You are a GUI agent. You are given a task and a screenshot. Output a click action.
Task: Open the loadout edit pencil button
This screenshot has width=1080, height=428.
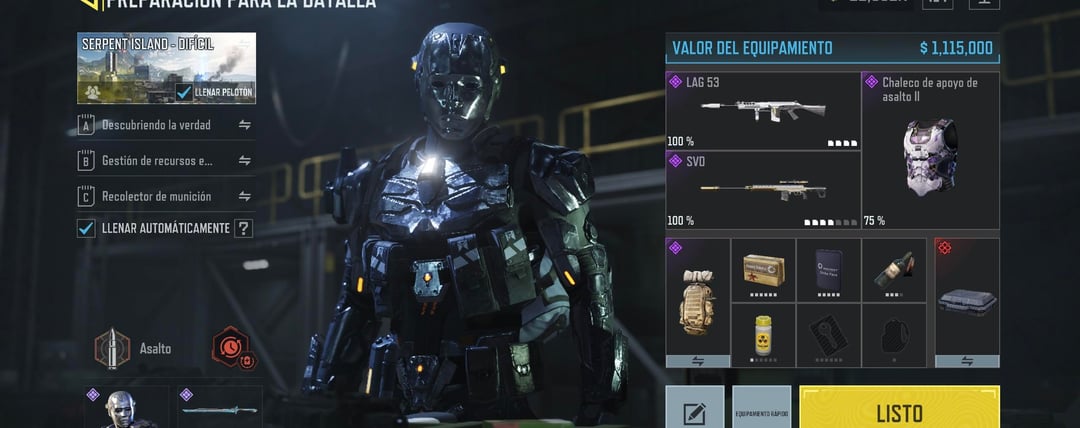[695, 408]
